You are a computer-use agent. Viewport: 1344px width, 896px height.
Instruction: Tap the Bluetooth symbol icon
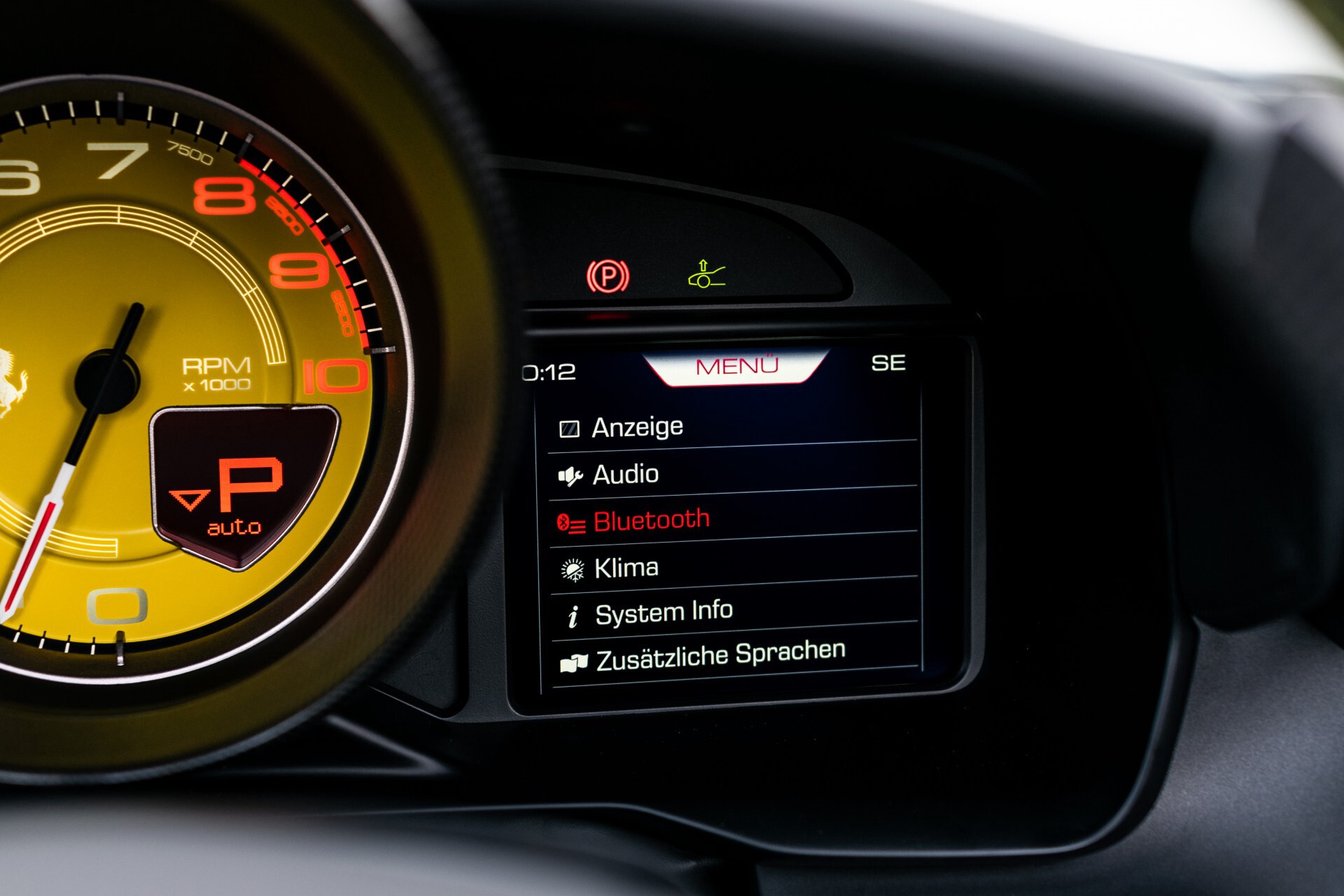tap(571, 520)
